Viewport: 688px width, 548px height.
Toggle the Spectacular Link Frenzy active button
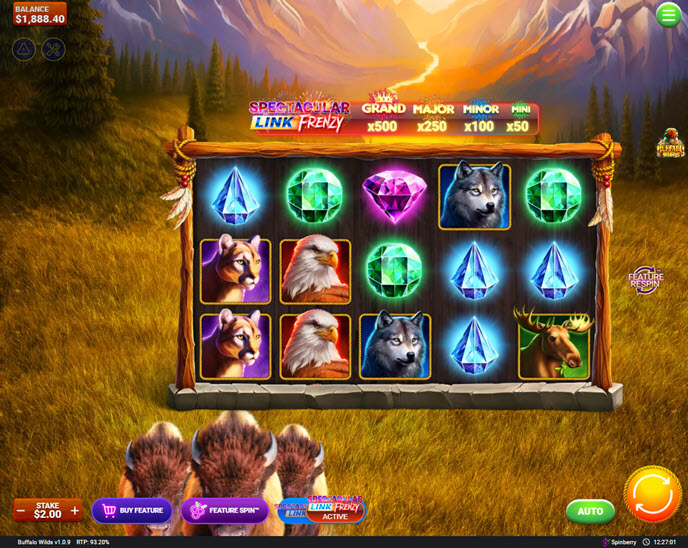tap(322, 510)
